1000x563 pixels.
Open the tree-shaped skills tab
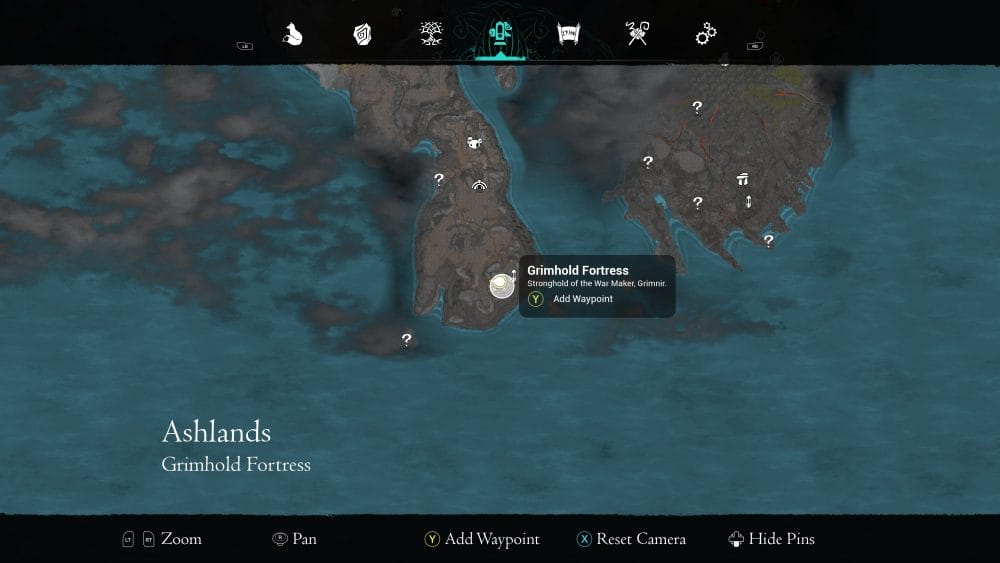click(432, 35)
